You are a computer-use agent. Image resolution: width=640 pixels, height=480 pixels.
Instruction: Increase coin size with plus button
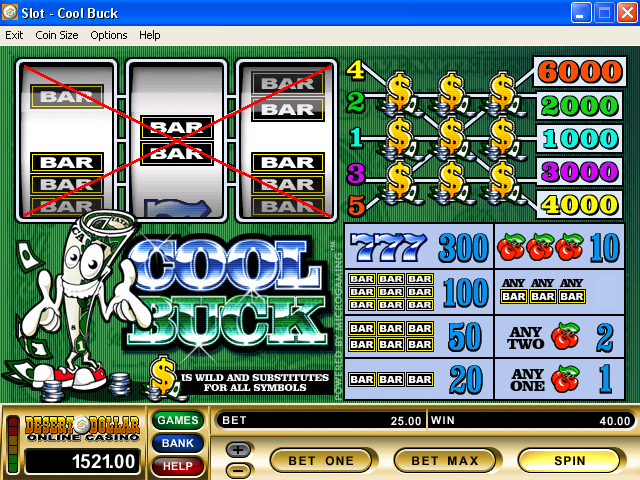[239, 450]
